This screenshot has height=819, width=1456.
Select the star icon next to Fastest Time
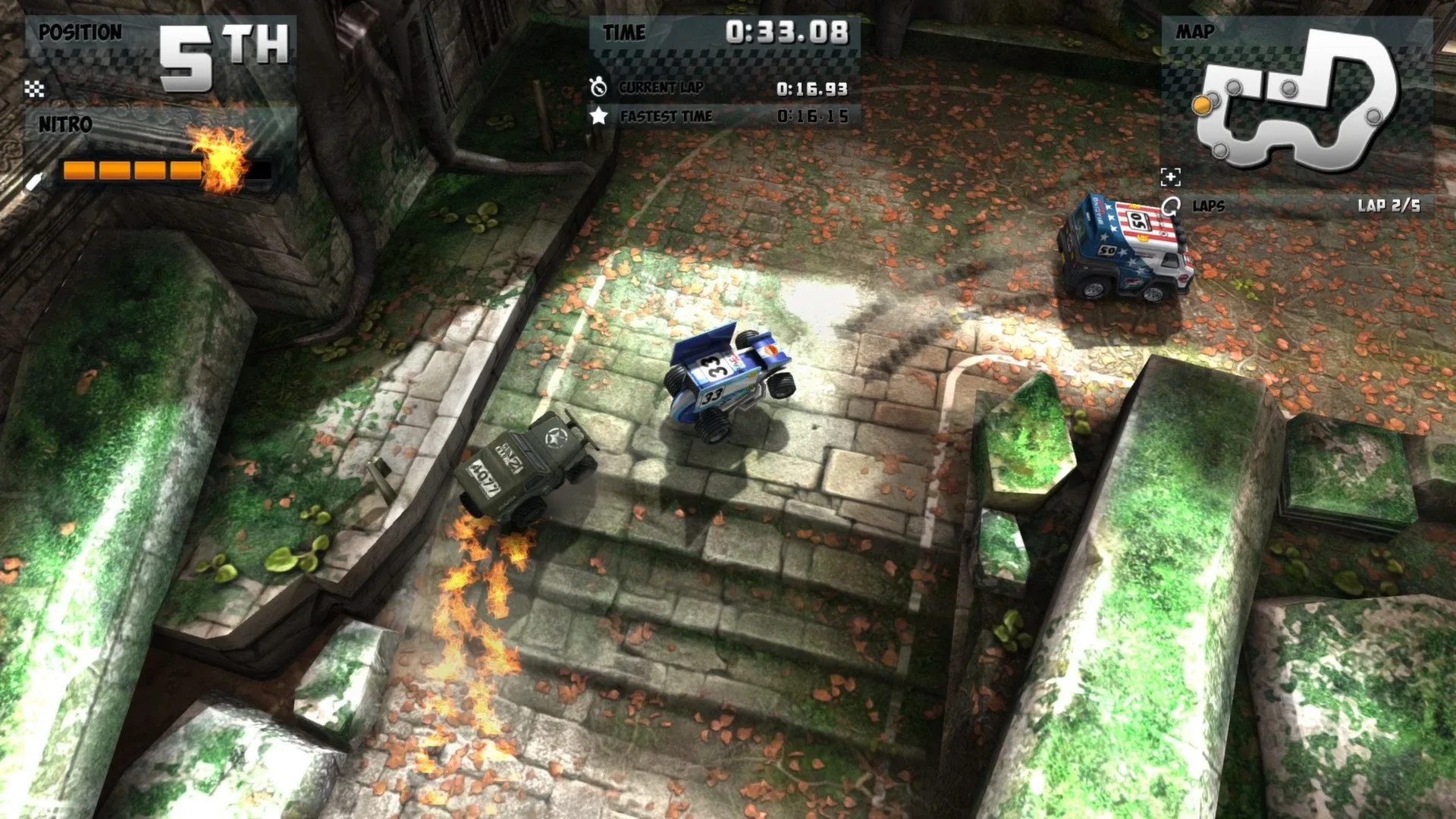(x=599, y=117)
